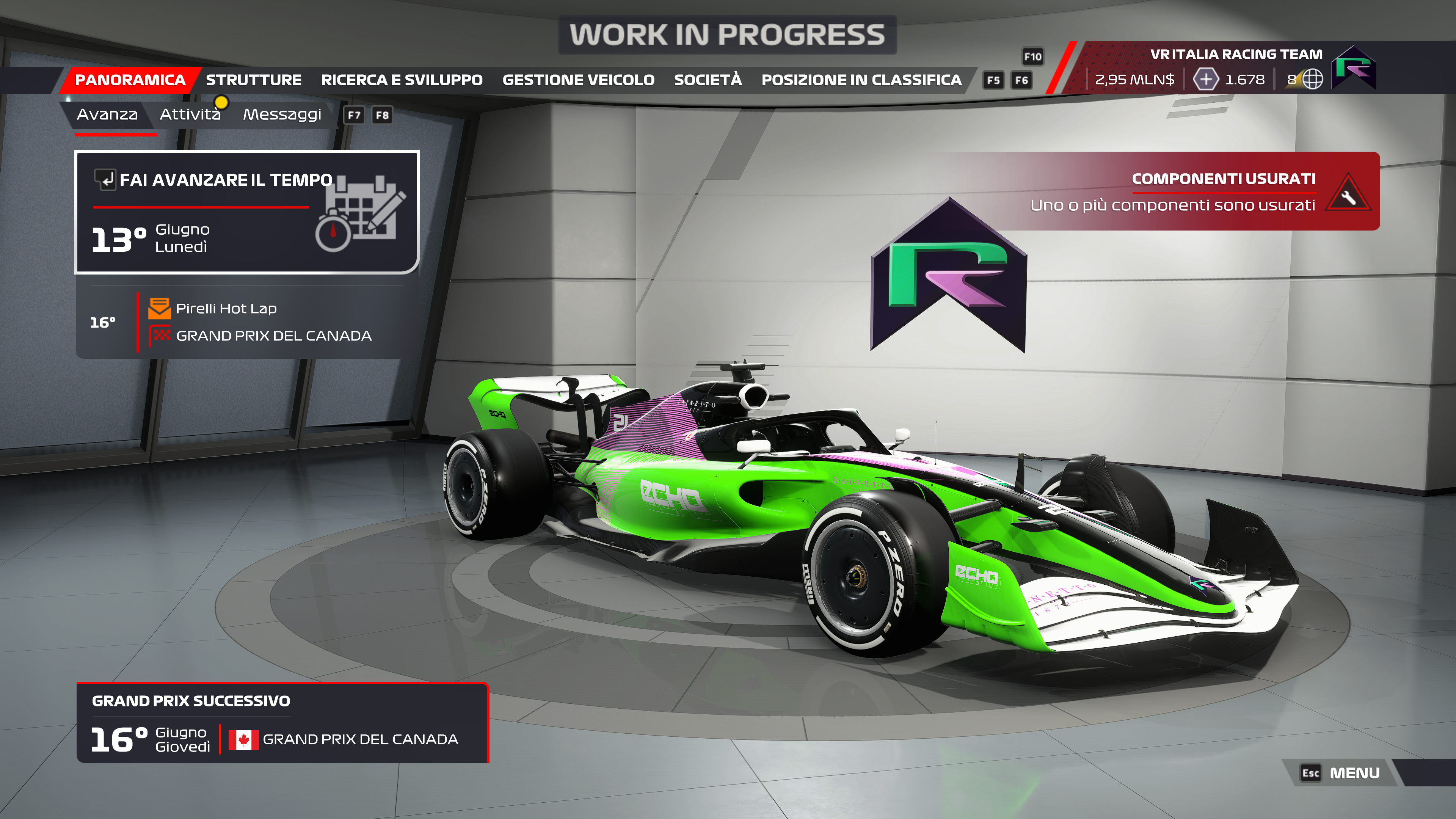Open the Società tab

click(x=708, y=80)
